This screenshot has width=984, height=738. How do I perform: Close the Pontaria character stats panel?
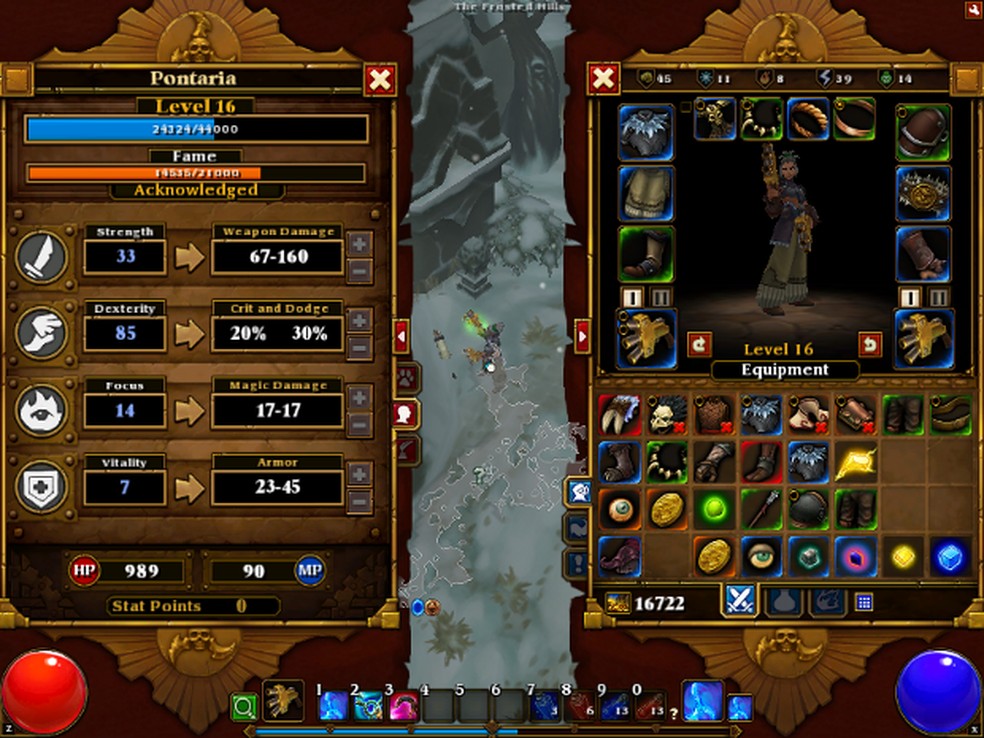379,80
